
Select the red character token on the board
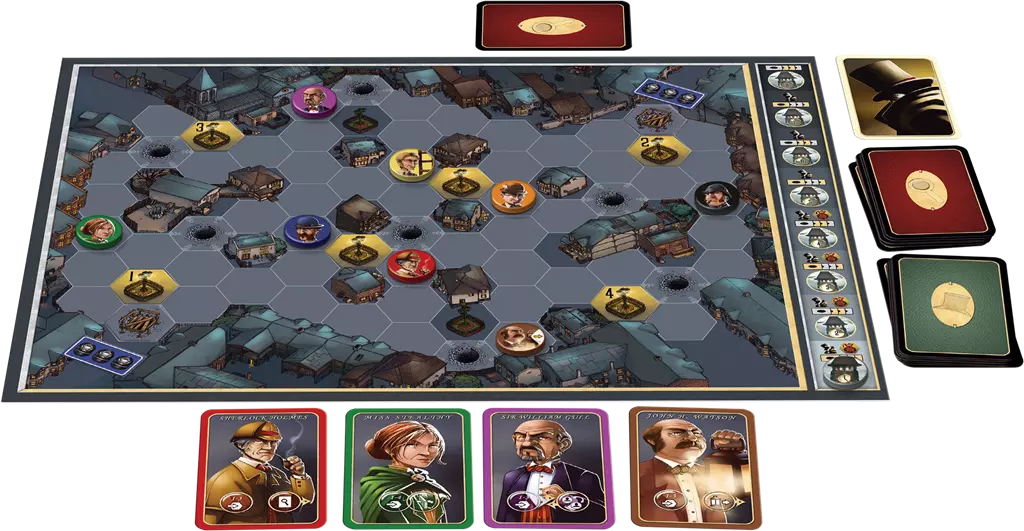coord(410,265)
